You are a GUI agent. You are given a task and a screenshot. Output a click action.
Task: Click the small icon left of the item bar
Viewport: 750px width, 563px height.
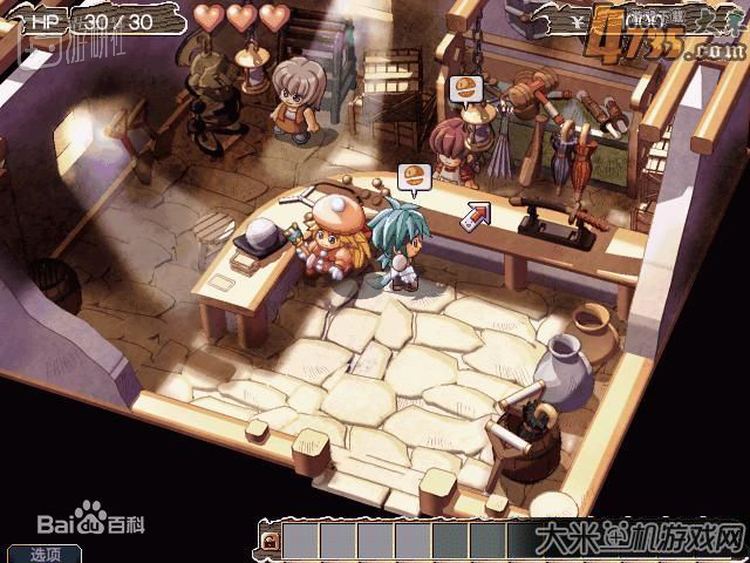pos(270,541)
